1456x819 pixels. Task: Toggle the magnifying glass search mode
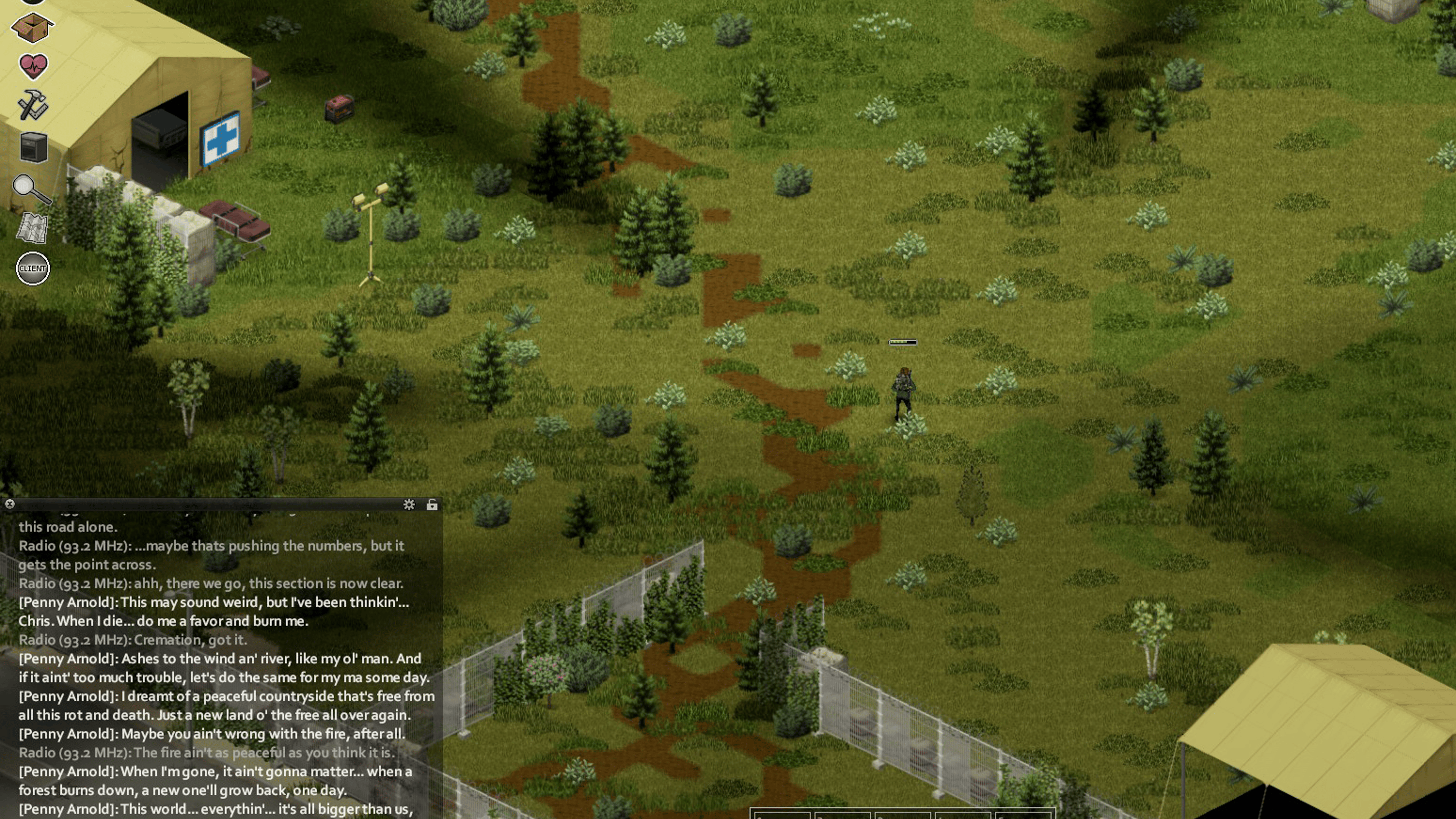click(x=31, y=189)
